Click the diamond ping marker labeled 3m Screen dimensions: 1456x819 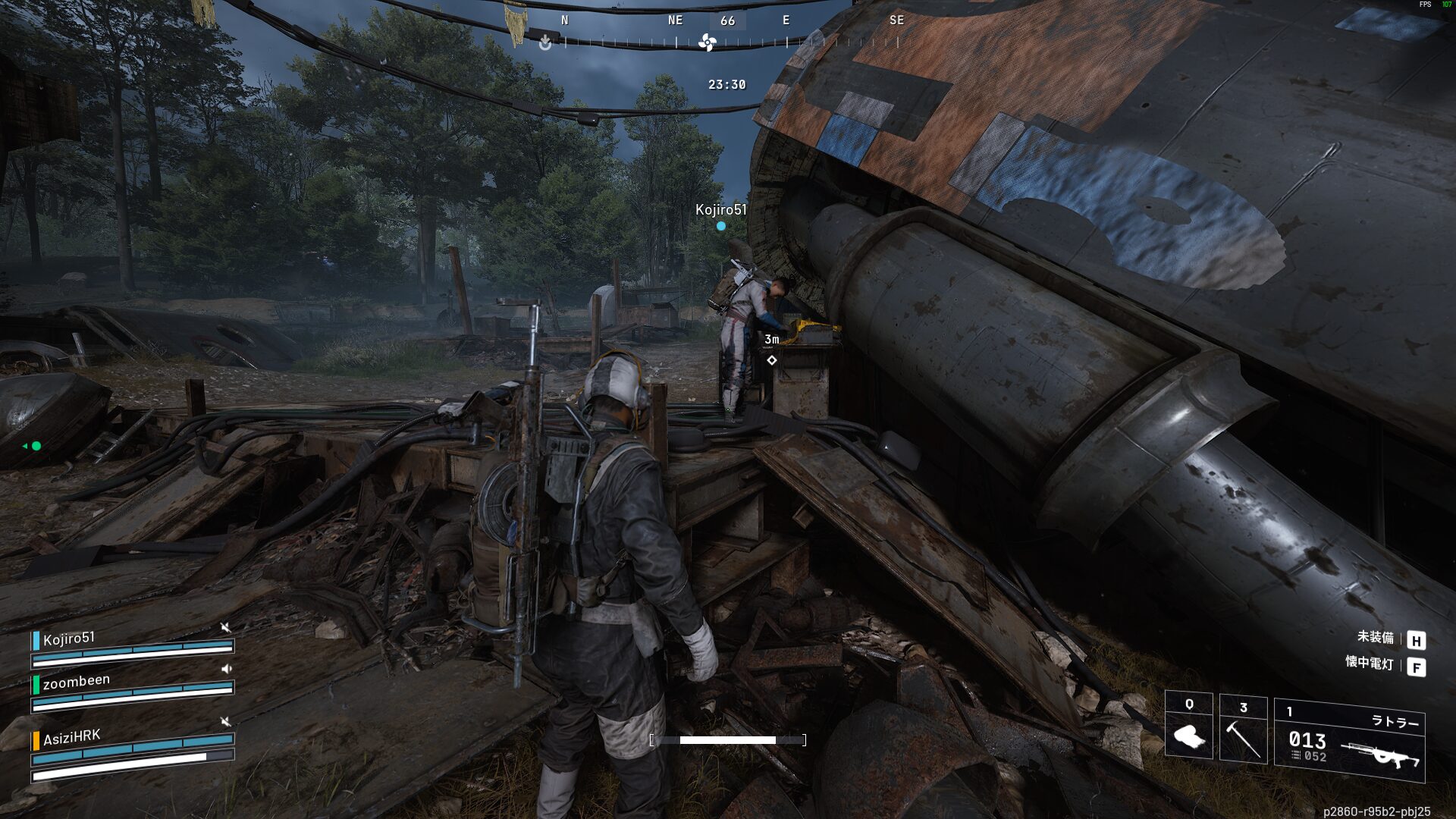772,360
